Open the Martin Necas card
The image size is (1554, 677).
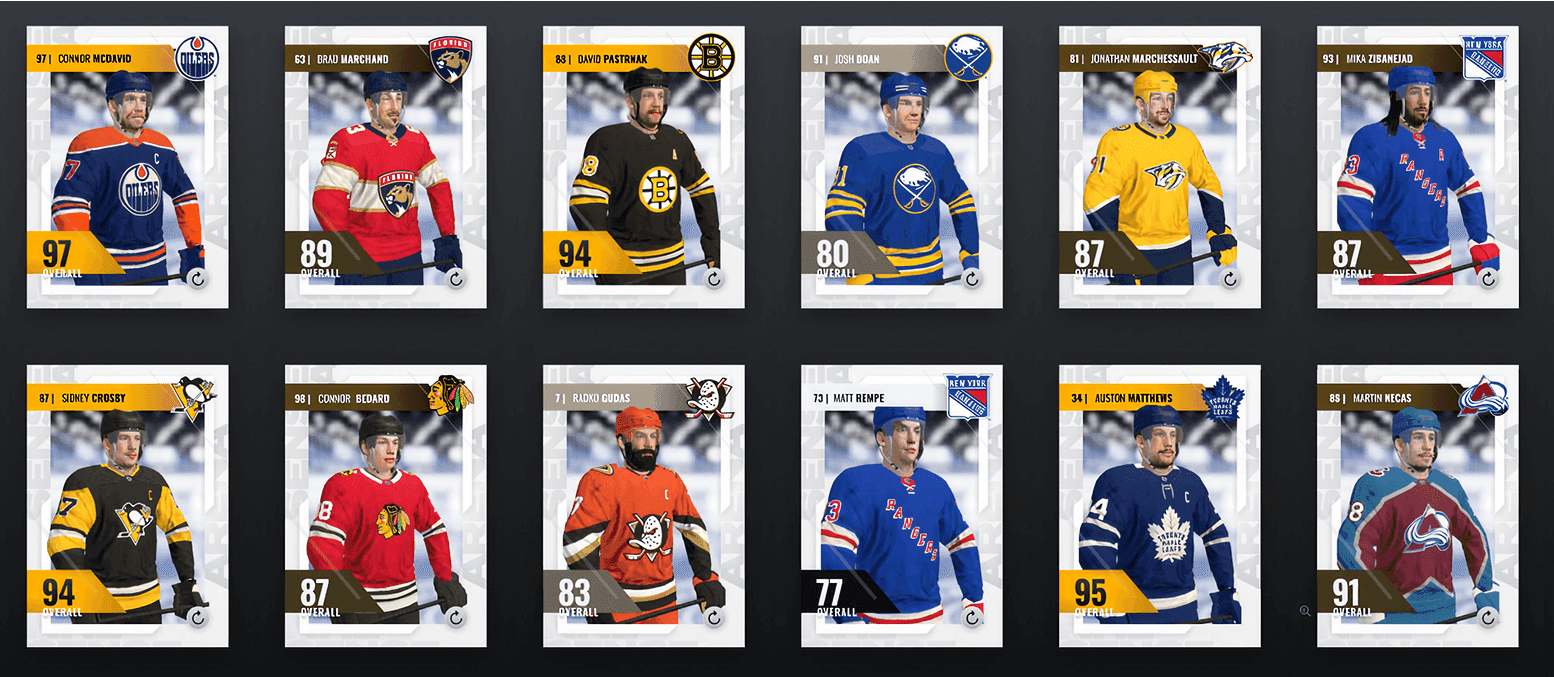click(x=1417, y=505)
